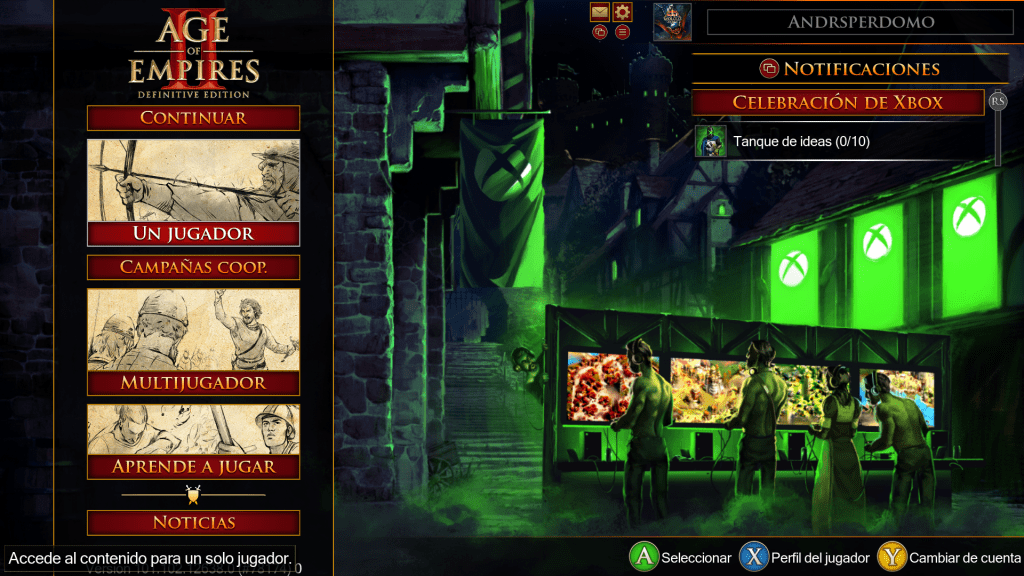1024x576 pixels.
Task: Select the Tanque de ideas challenge row
Action: pos(840,142)
